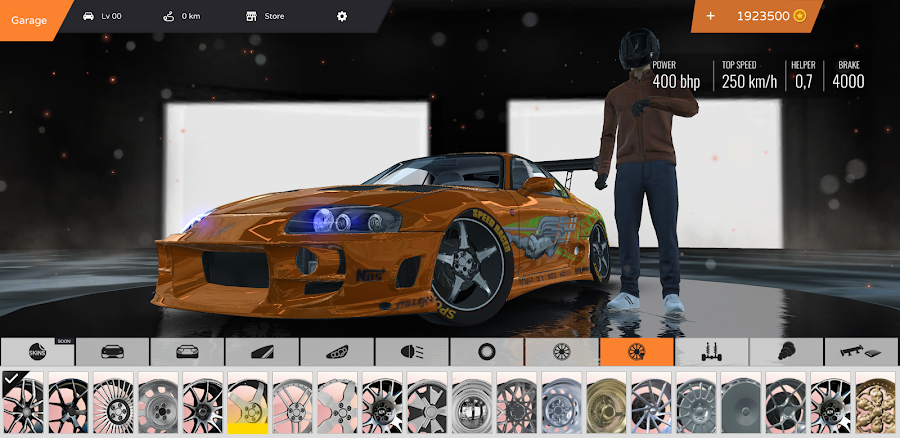Pick the solid flat disc rim
900x438 pixels.
(742, 404)
